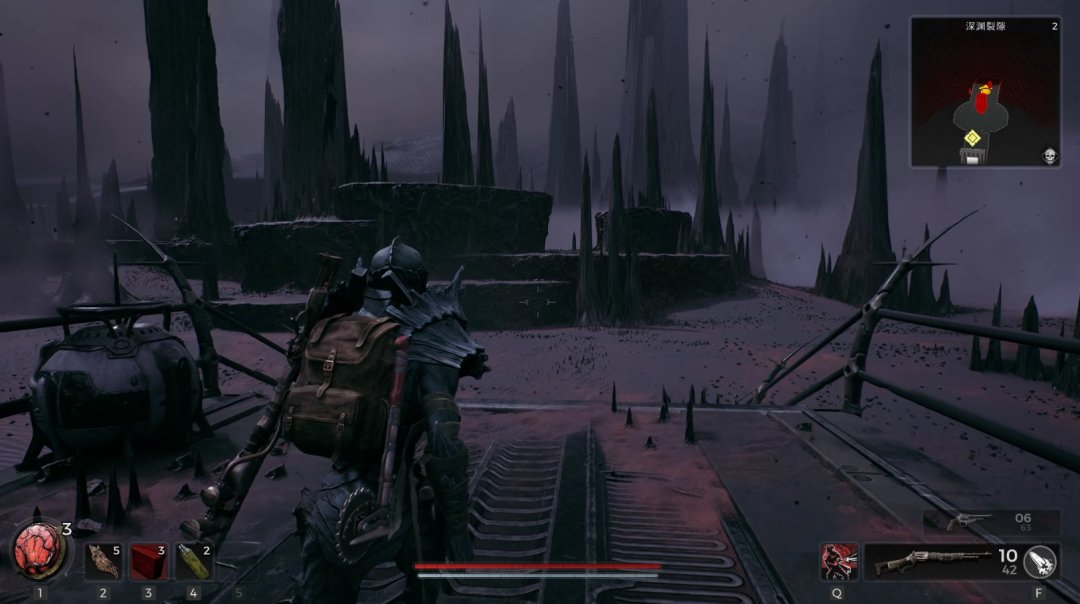Use the red ammo box item

click(147, 562)
